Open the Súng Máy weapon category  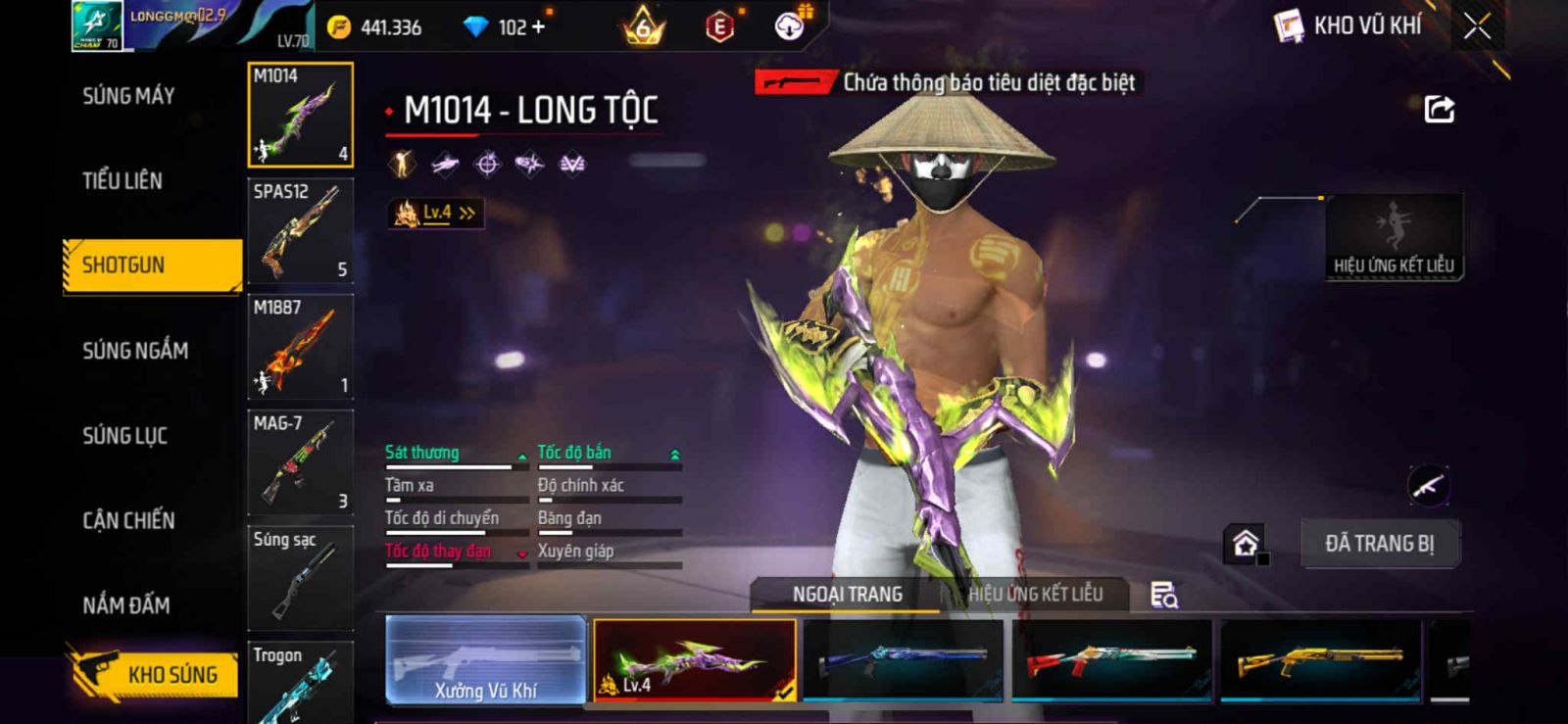pos(128,96)
